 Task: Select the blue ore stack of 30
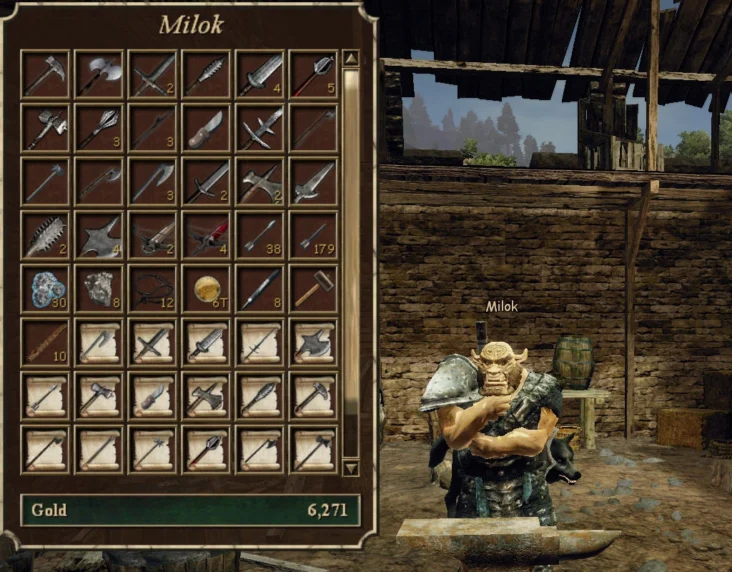[45, 289]
